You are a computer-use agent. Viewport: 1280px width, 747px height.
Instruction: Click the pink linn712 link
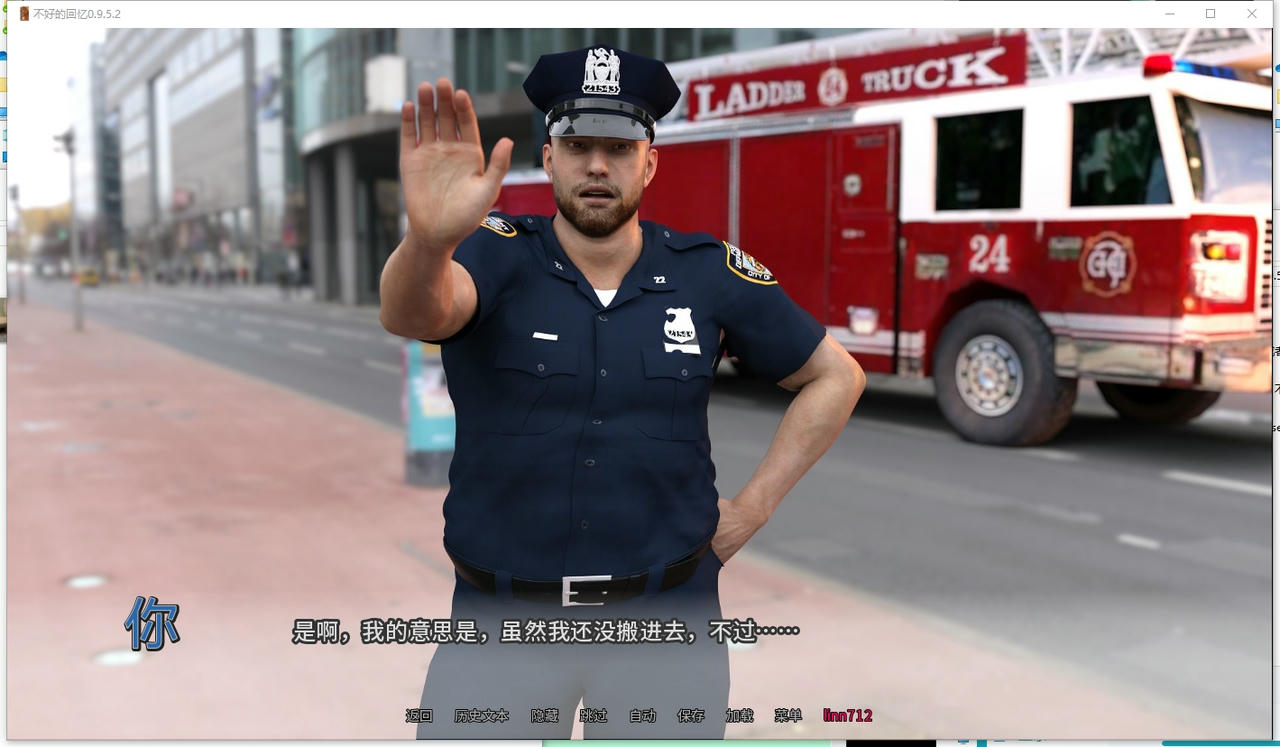pos(847,716)
